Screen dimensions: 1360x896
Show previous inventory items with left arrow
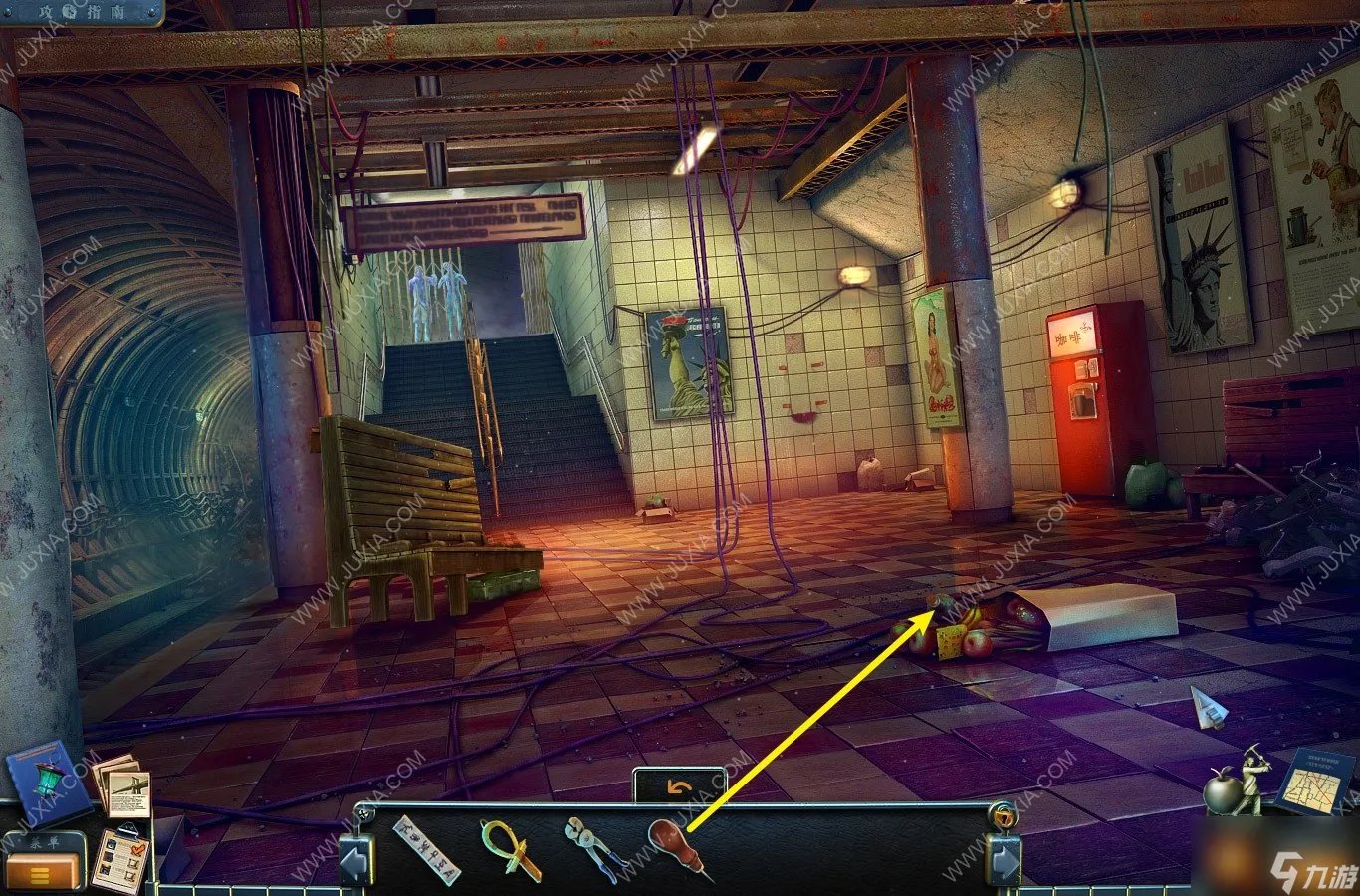355,860
